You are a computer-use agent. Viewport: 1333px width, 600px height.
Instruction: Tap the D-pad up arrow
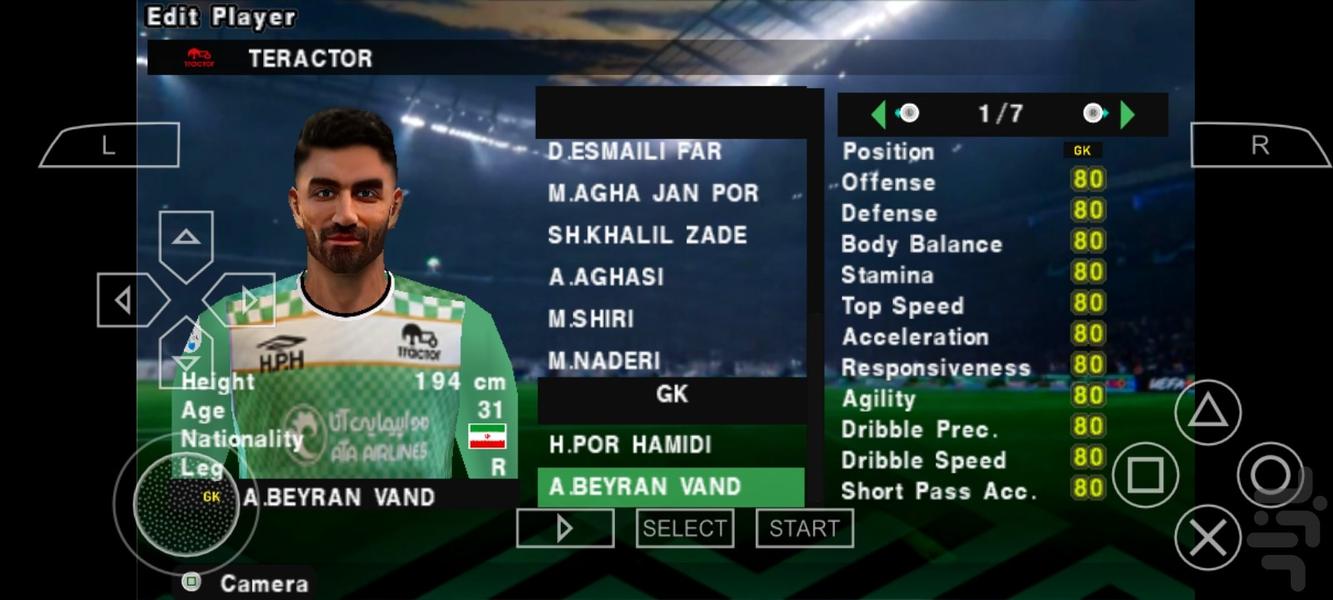(186, 240)
